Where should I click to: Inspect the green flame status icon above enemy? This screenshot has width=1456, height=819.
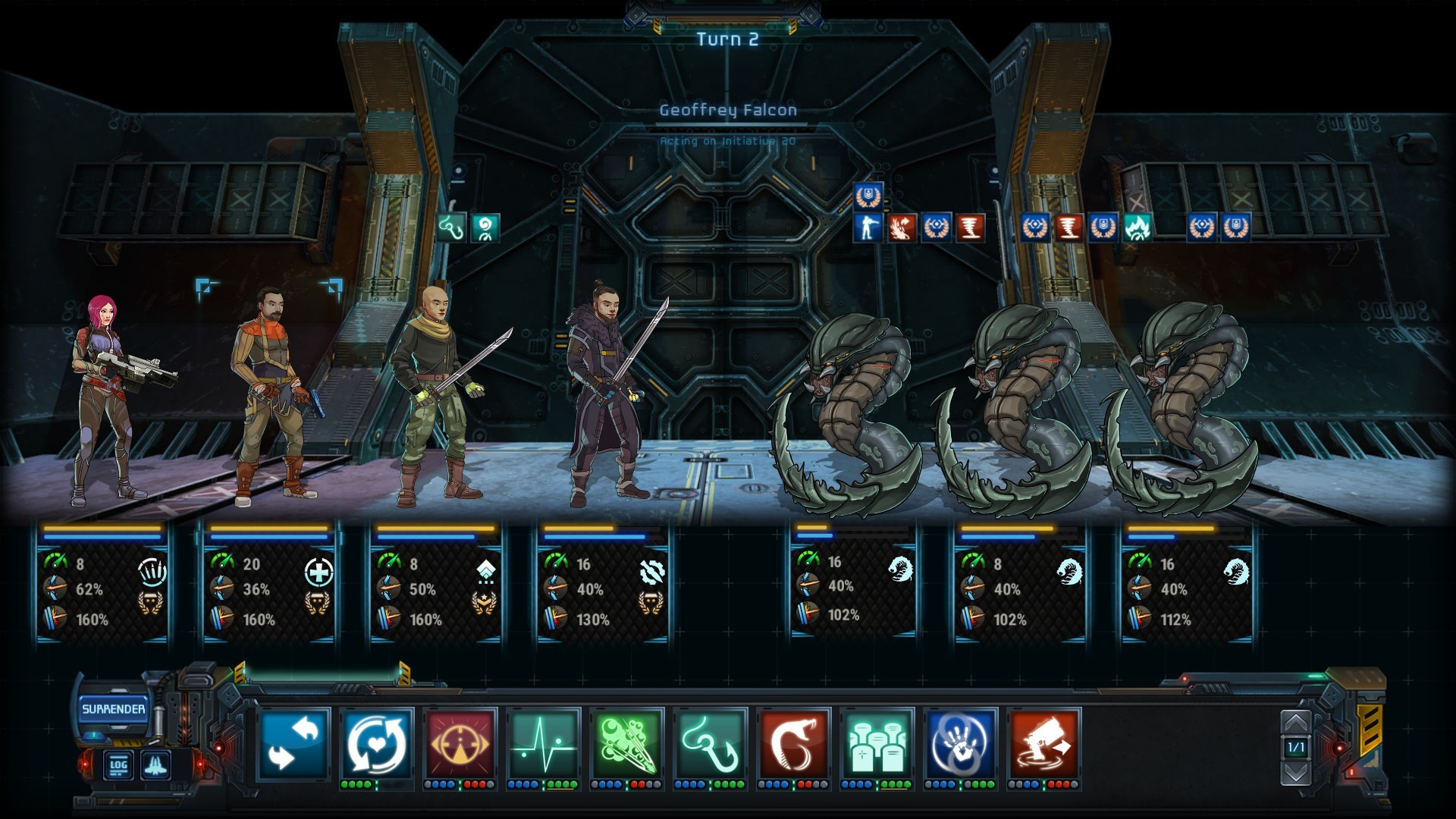1137,227
